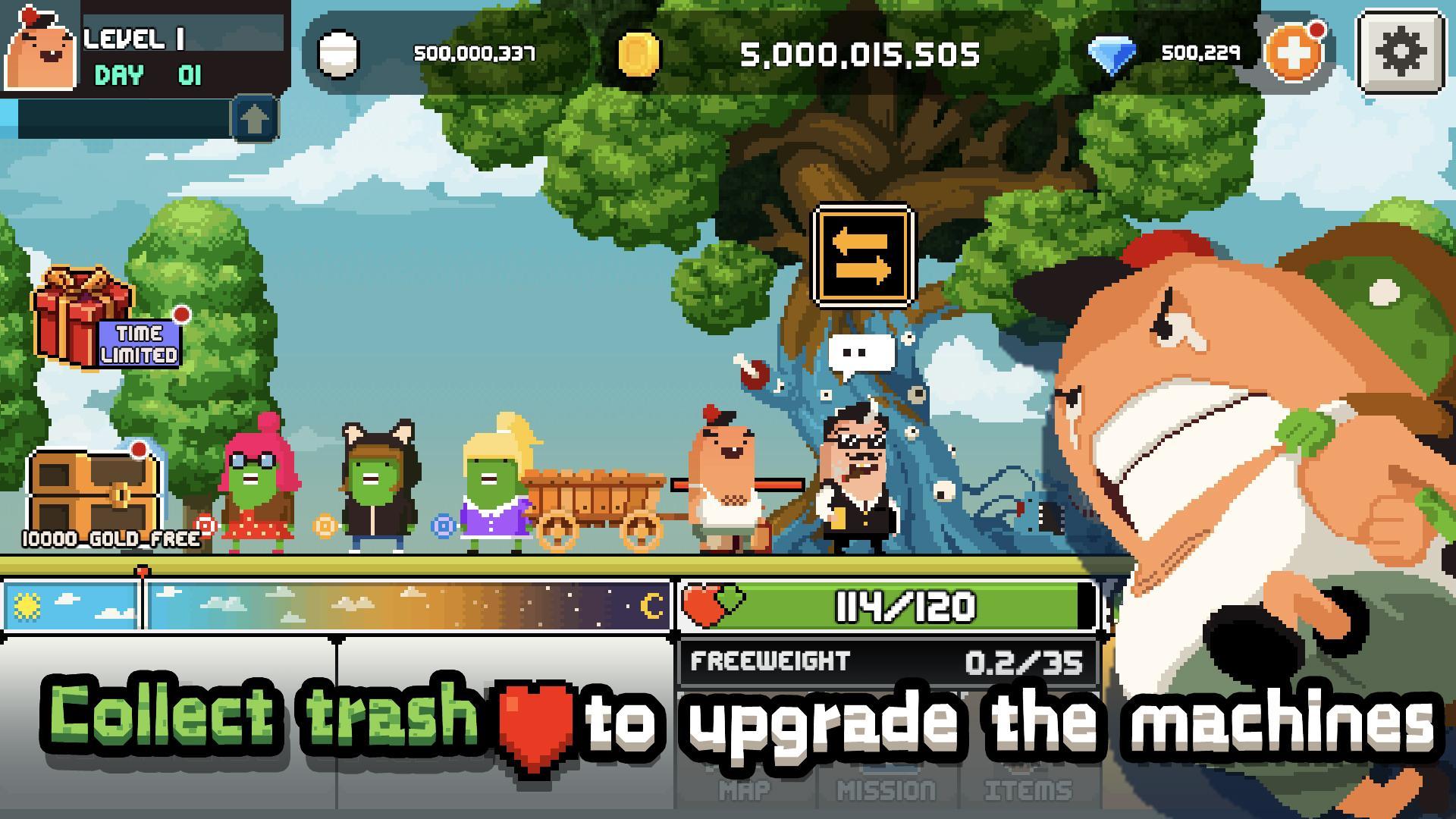Image resolution: width=1456 pixels, height=819 pixels.
Task: Tap the diamond gem currency icon
Action: coord(1112,53)
